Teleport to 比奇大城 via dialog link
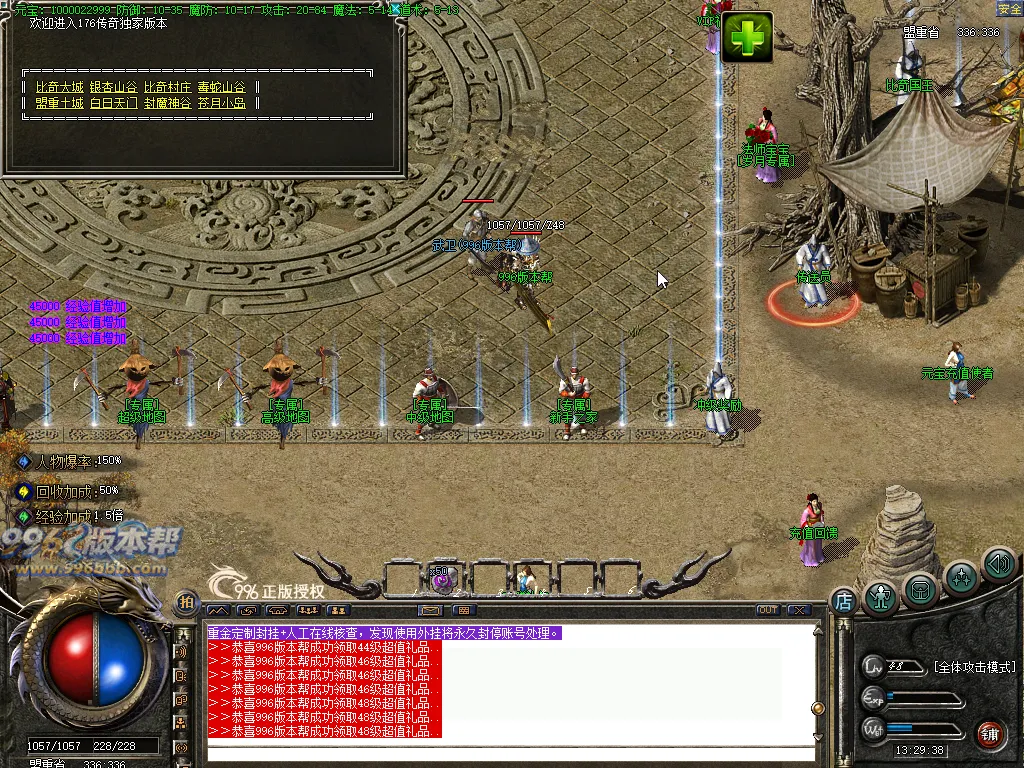Image resolution: width=1024 pixels, height=768 pixels. pyautogui.click(x=60, y=87)
